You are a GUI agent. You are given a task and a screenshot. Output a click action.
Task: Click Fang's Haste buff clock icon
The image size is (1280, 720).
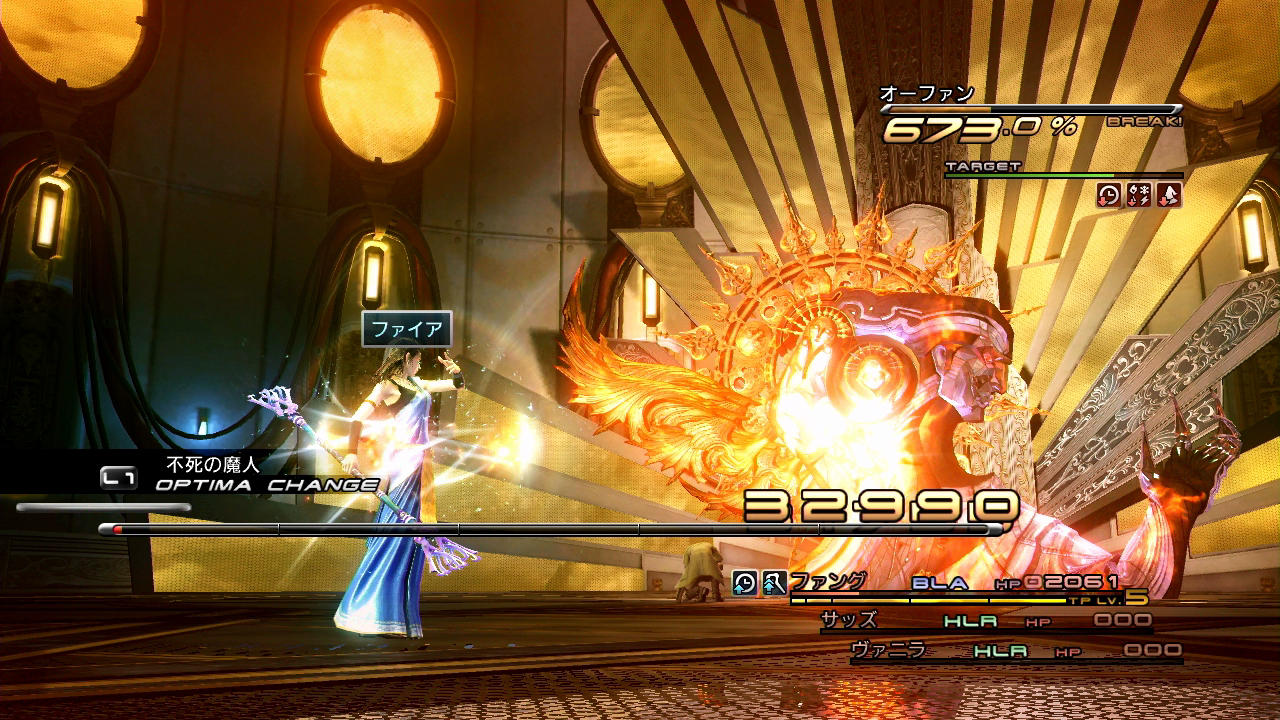(x=744, y=582)
